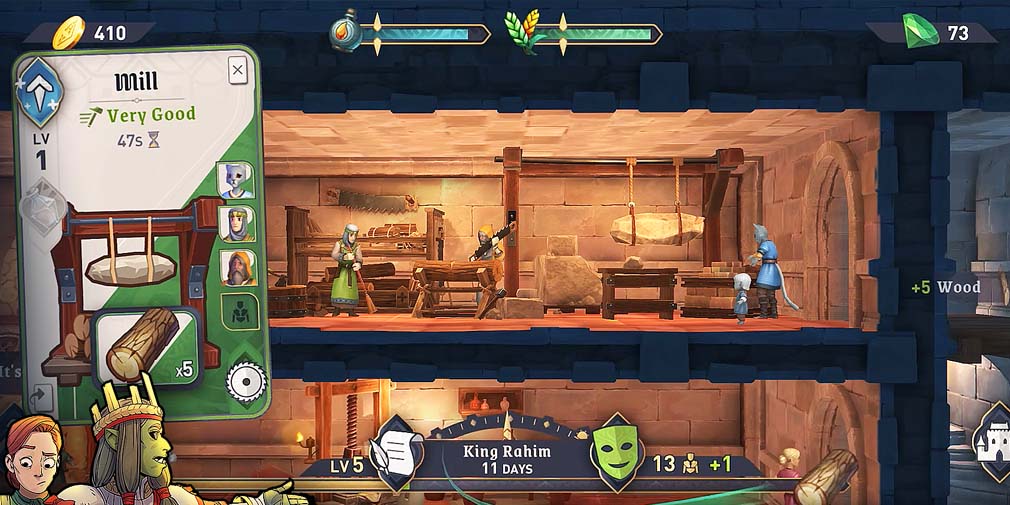Screen dimensions: 1010x505
Task: Upgrade the Mill with the blue arrow badge
Action: (x=41, y=92)
